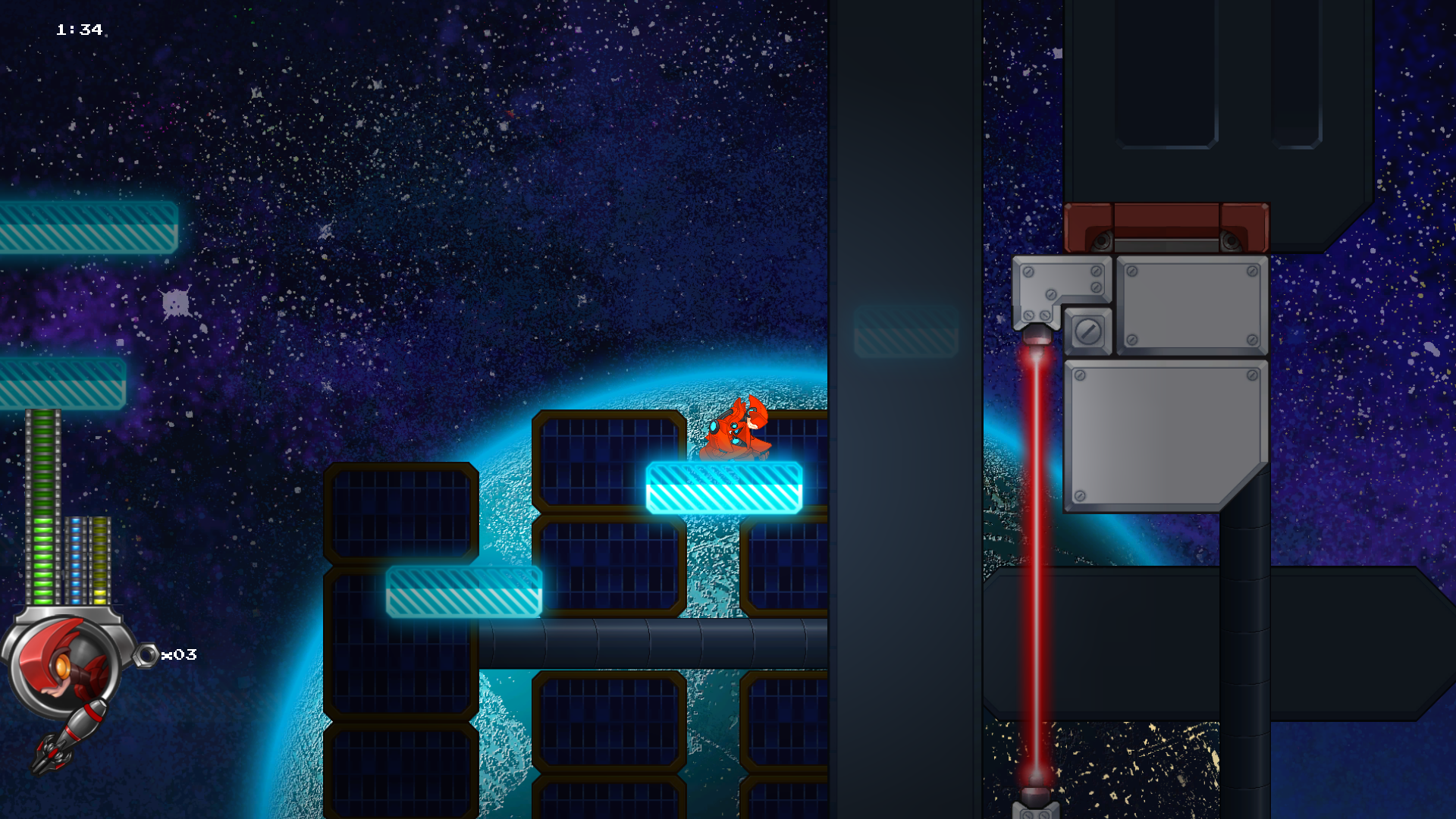Click the red laser emitter nozzle
Image resolution: width=1456 pixels, height=819 pixels.
1035,334
